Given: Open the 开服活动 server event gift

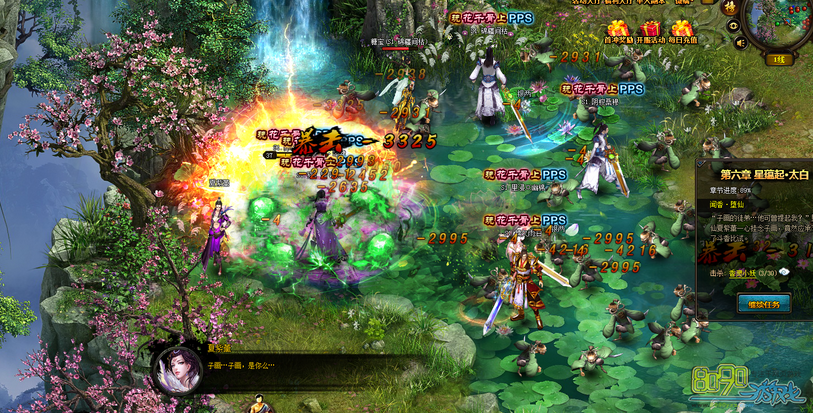Looking at the screenshot, I should 651,31.
